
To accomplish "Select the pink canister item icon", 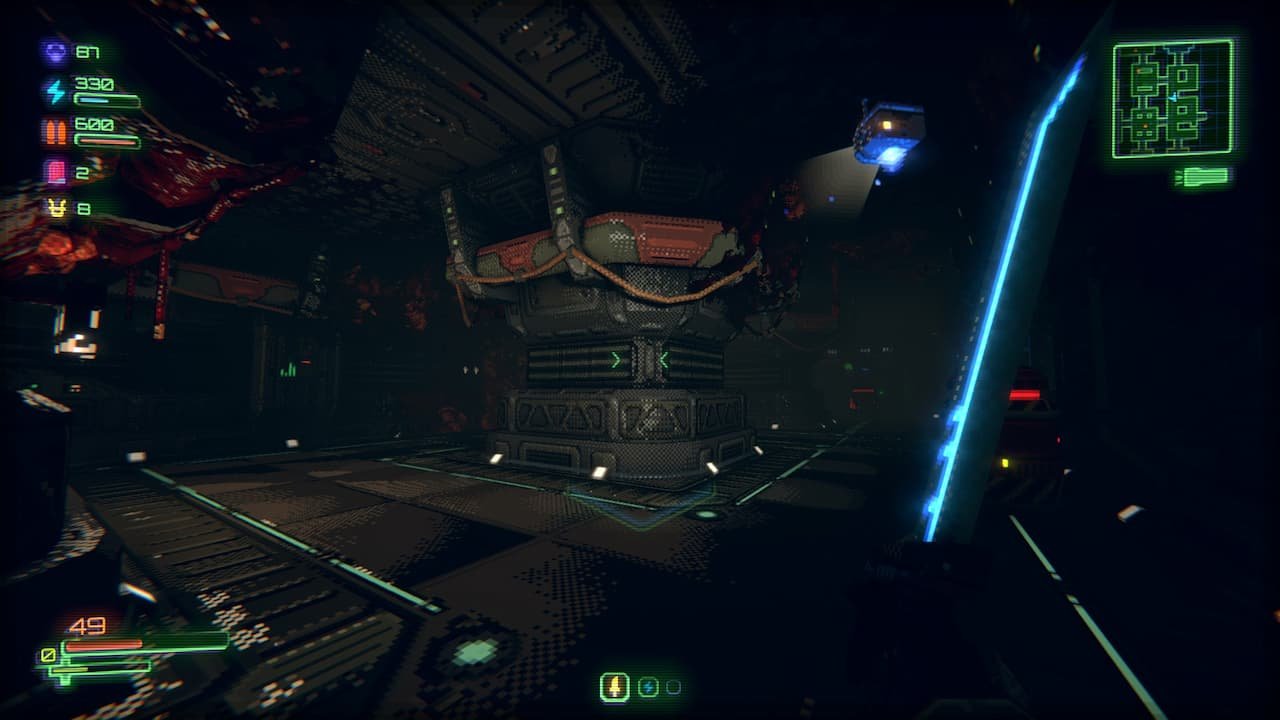I will 54,171.
